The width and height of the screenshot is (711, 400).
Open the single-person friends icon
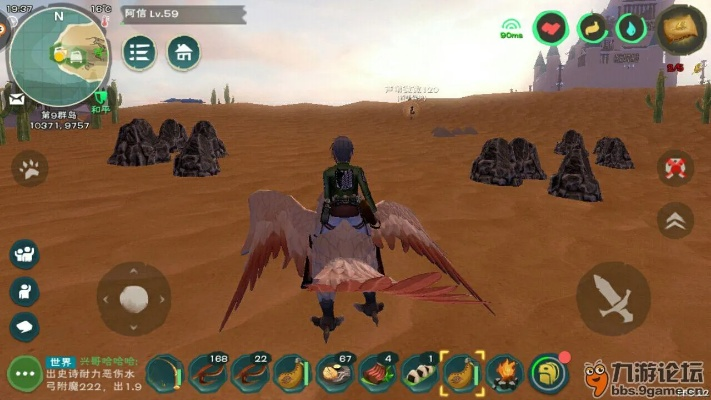(25, 291)
